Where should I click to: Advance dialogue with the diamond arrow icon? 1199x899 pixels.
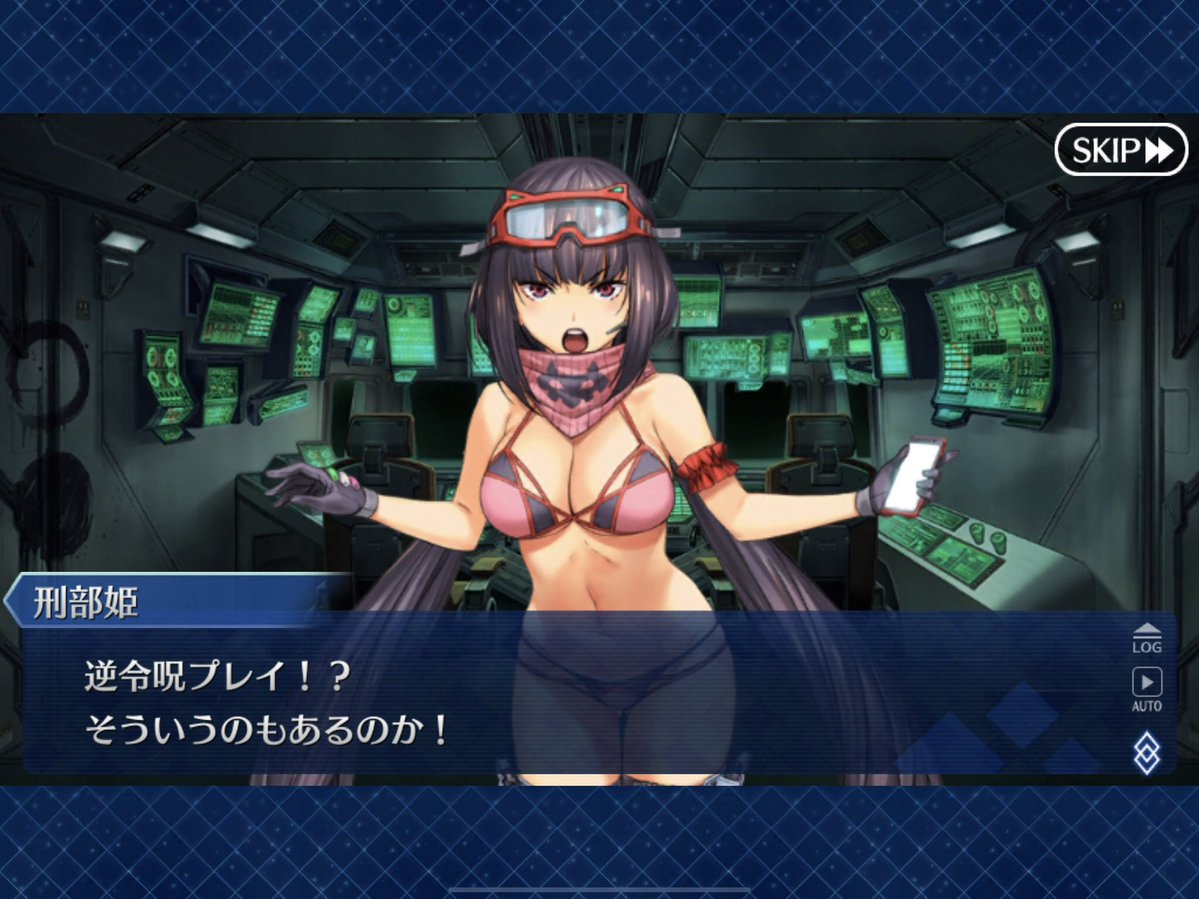(1147, 752)
